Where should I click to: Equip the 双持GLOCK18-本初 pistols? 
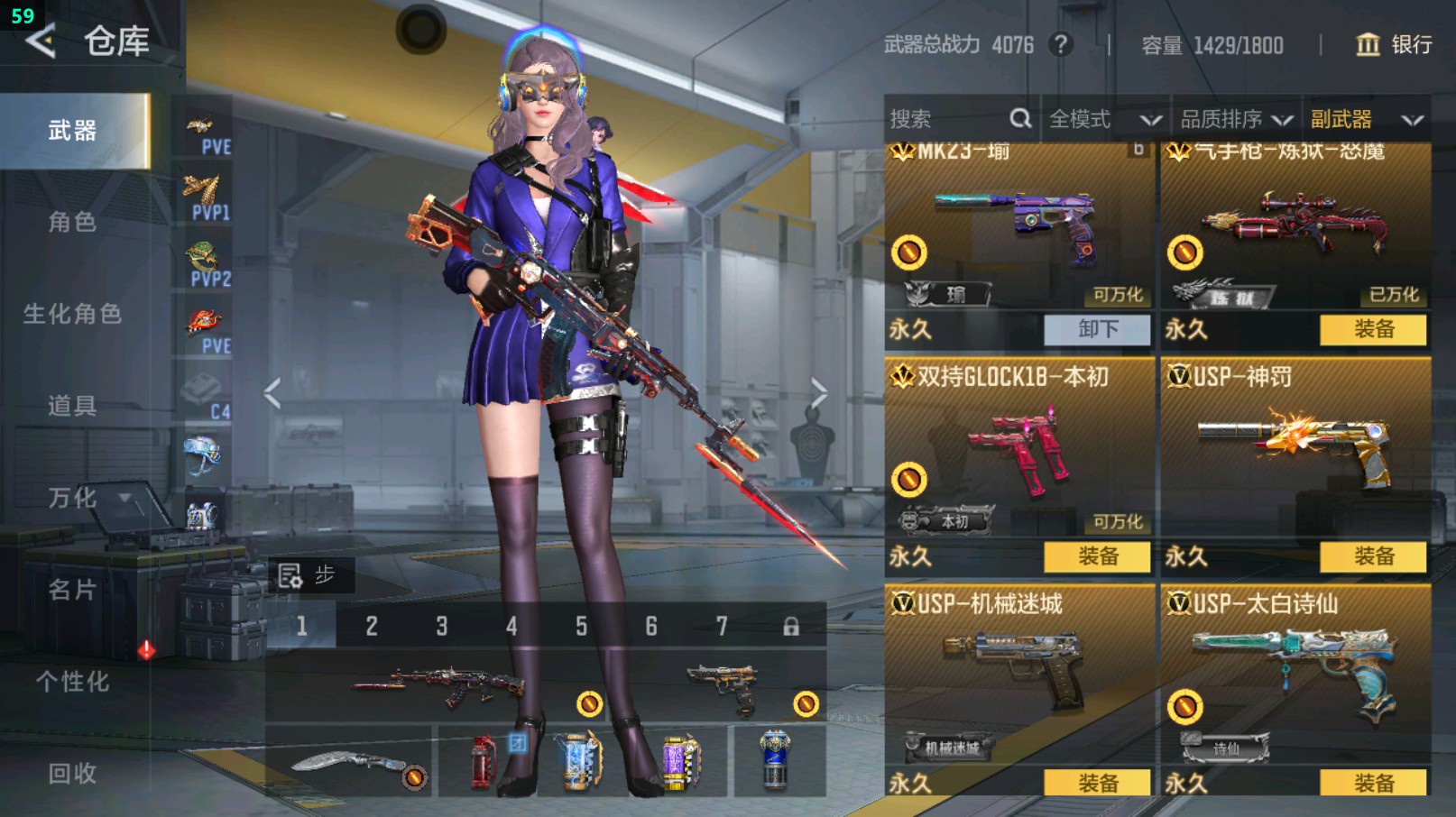[1097, 556]
